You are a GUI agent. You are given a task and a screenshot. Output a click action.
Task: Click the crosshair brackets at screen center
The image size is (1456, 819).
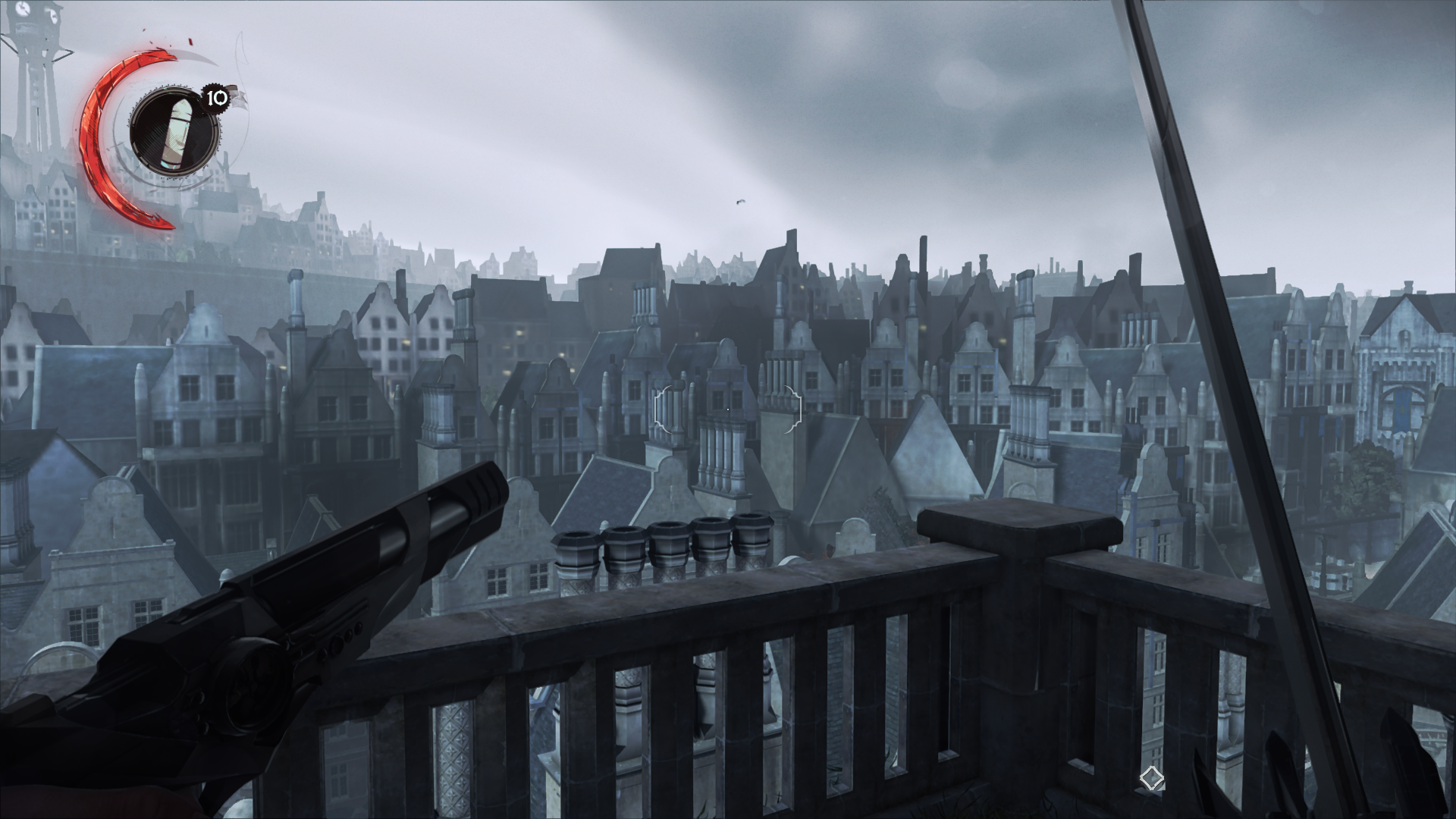(726, 409)
